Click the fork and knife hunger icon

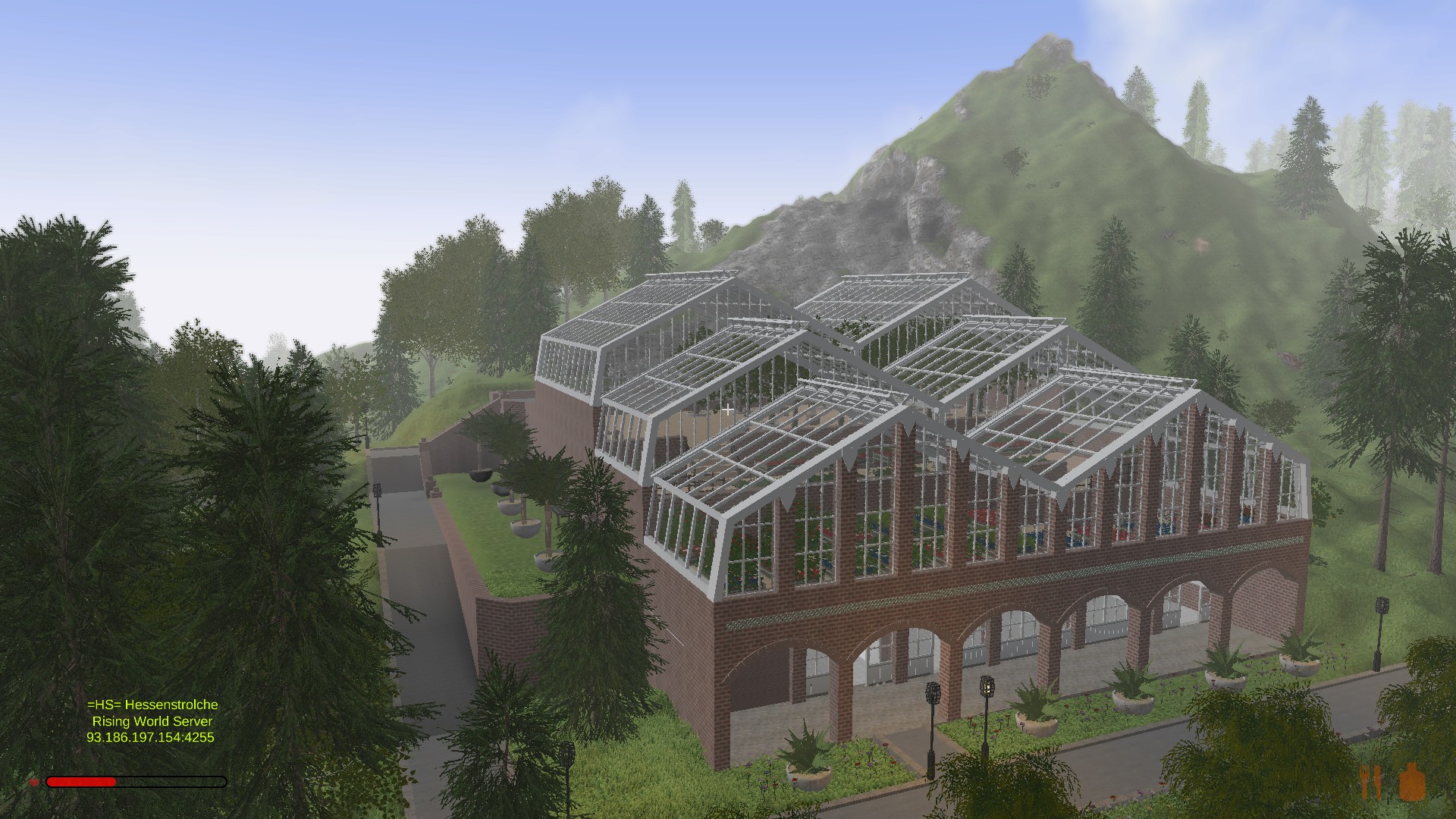(1371, 782)
